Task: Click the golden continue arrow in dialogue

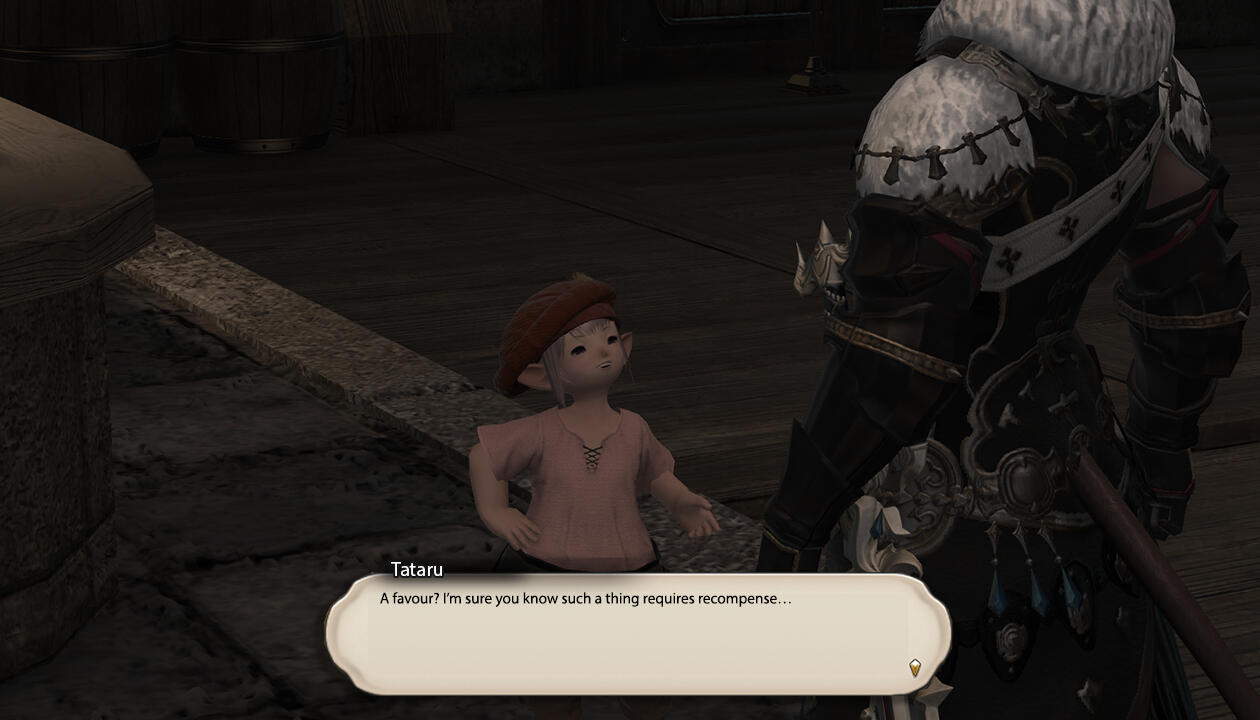Action: [x=914, y=667]
